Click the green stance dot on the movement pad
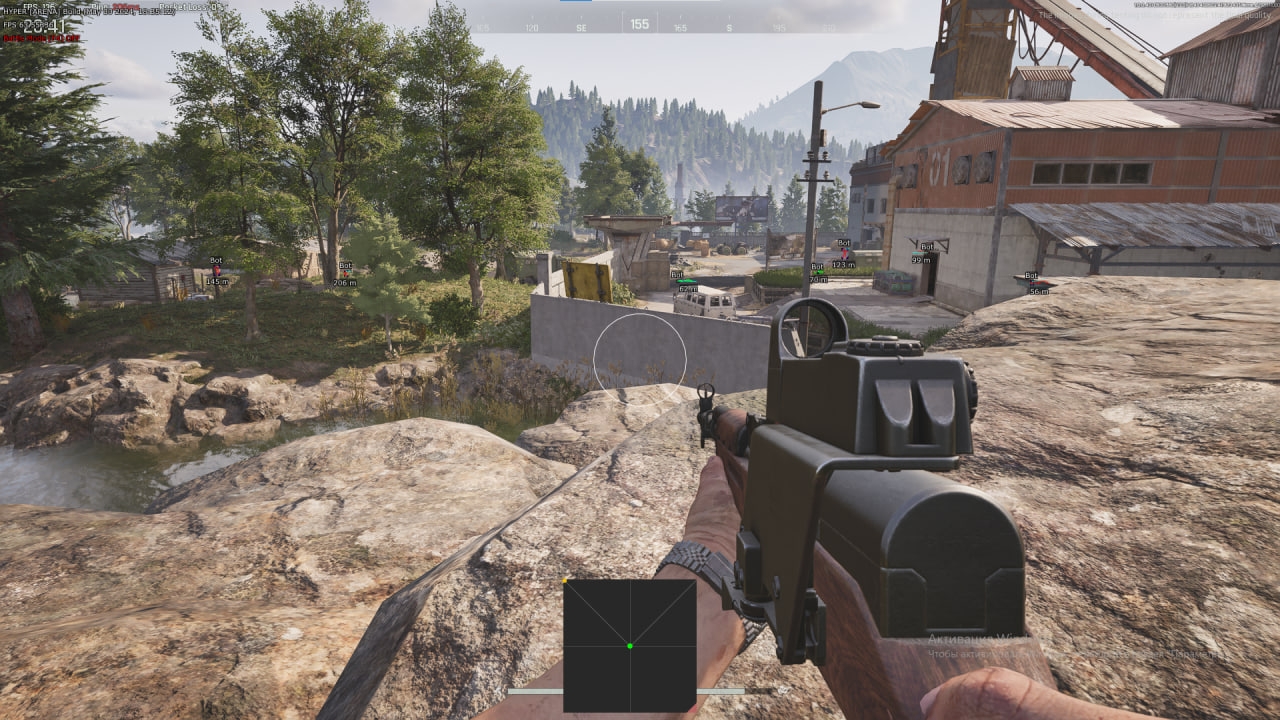The width and height of the screenshot is (1280, 720). tap(631, 646)
